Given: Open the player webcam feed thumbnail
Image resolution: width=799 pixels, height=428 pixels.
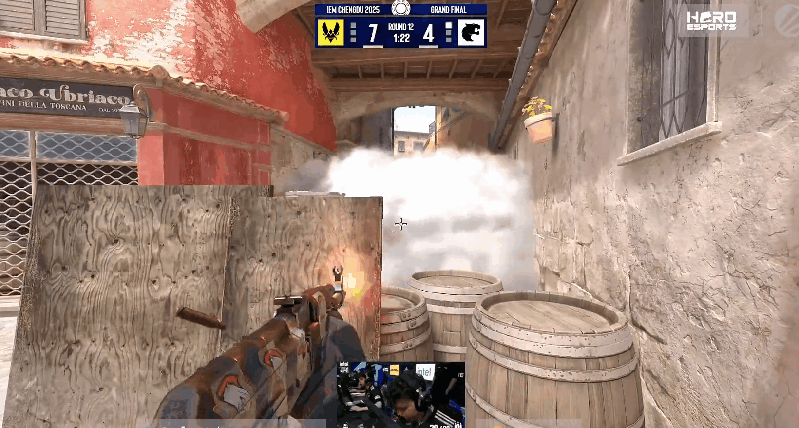Looking at the screenshot, I should pos(400,394).
